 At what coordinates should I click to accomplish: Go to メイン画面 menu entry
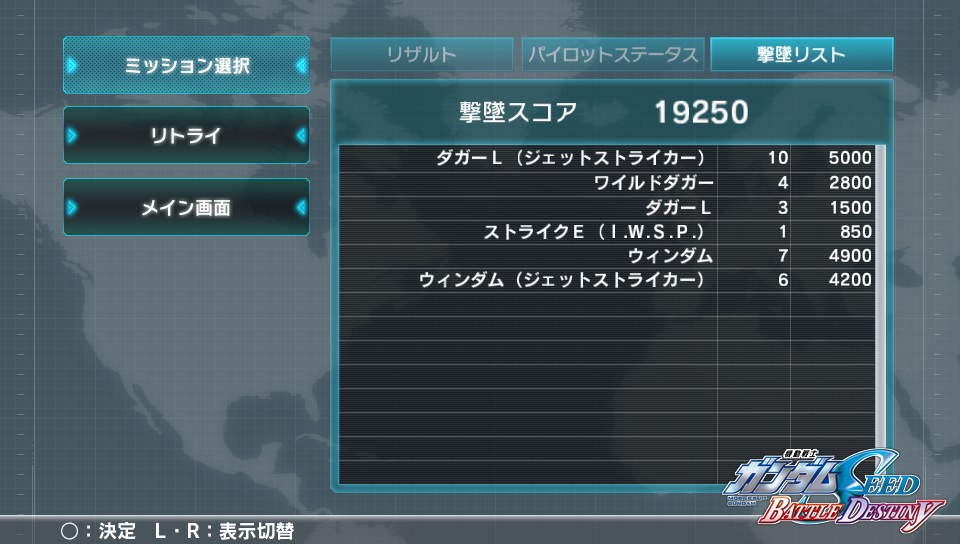[x=187, y=208]
